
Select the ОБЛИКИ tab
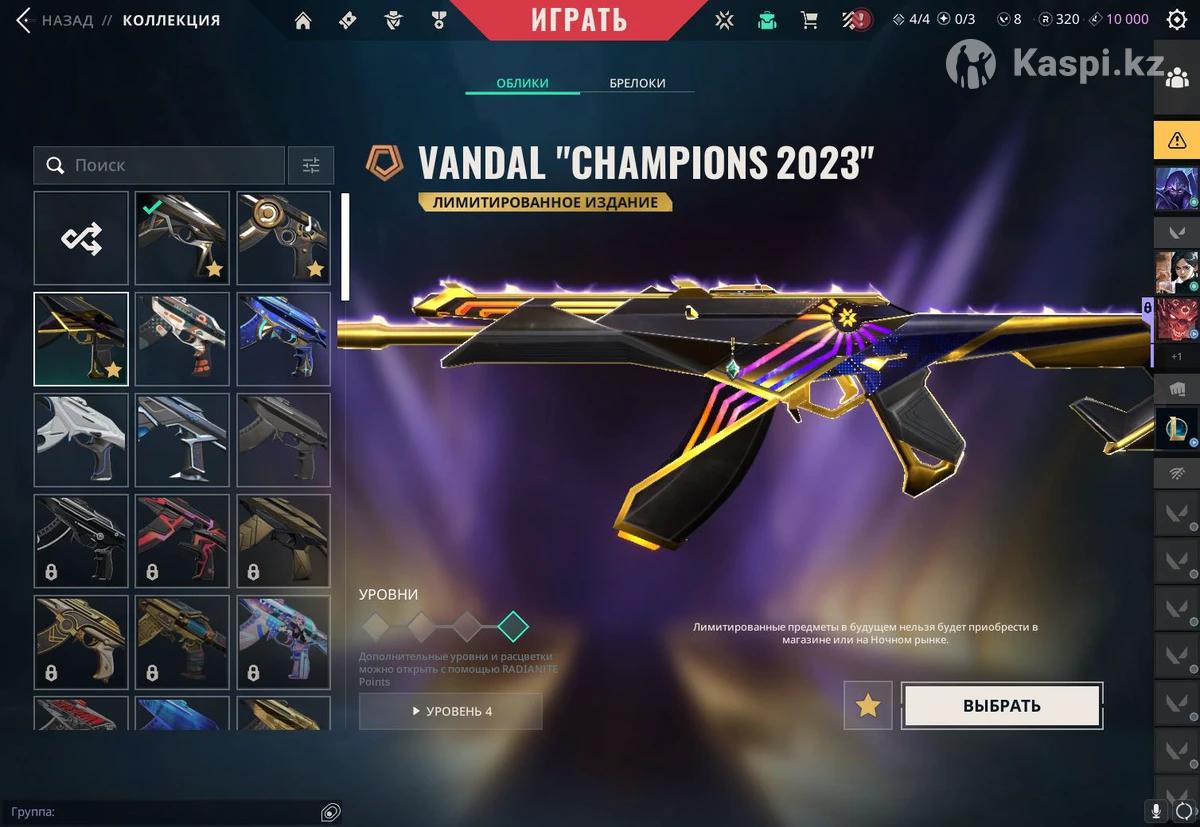(522, 83)
